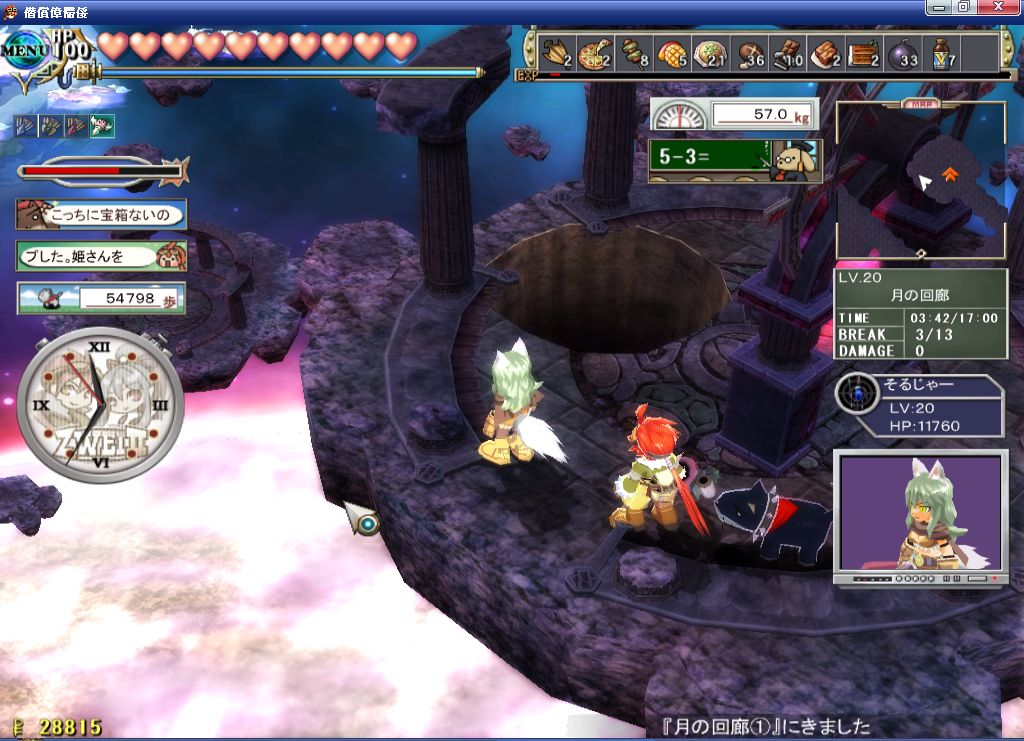The height and width of the screenshot is (741, 1024).
Task: Pick the black bomb item slot
Action: point(902,54)
